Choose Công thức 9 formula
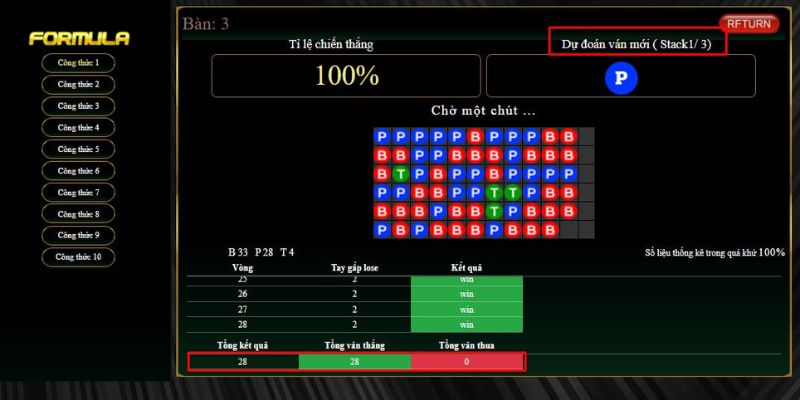Viewport: 800px width, 400px height. [78, 235]
